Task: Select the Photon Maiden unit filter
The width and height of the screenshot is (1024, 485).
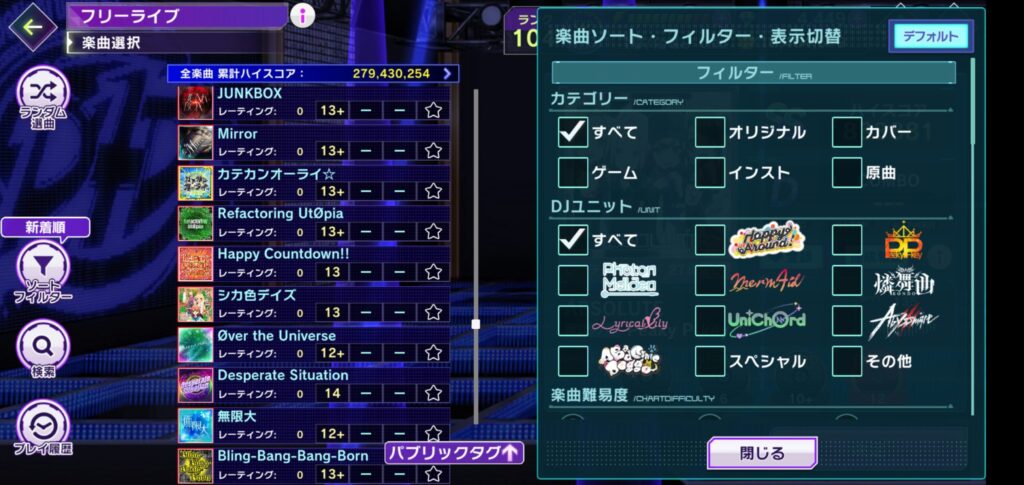Action: (573, 280)
